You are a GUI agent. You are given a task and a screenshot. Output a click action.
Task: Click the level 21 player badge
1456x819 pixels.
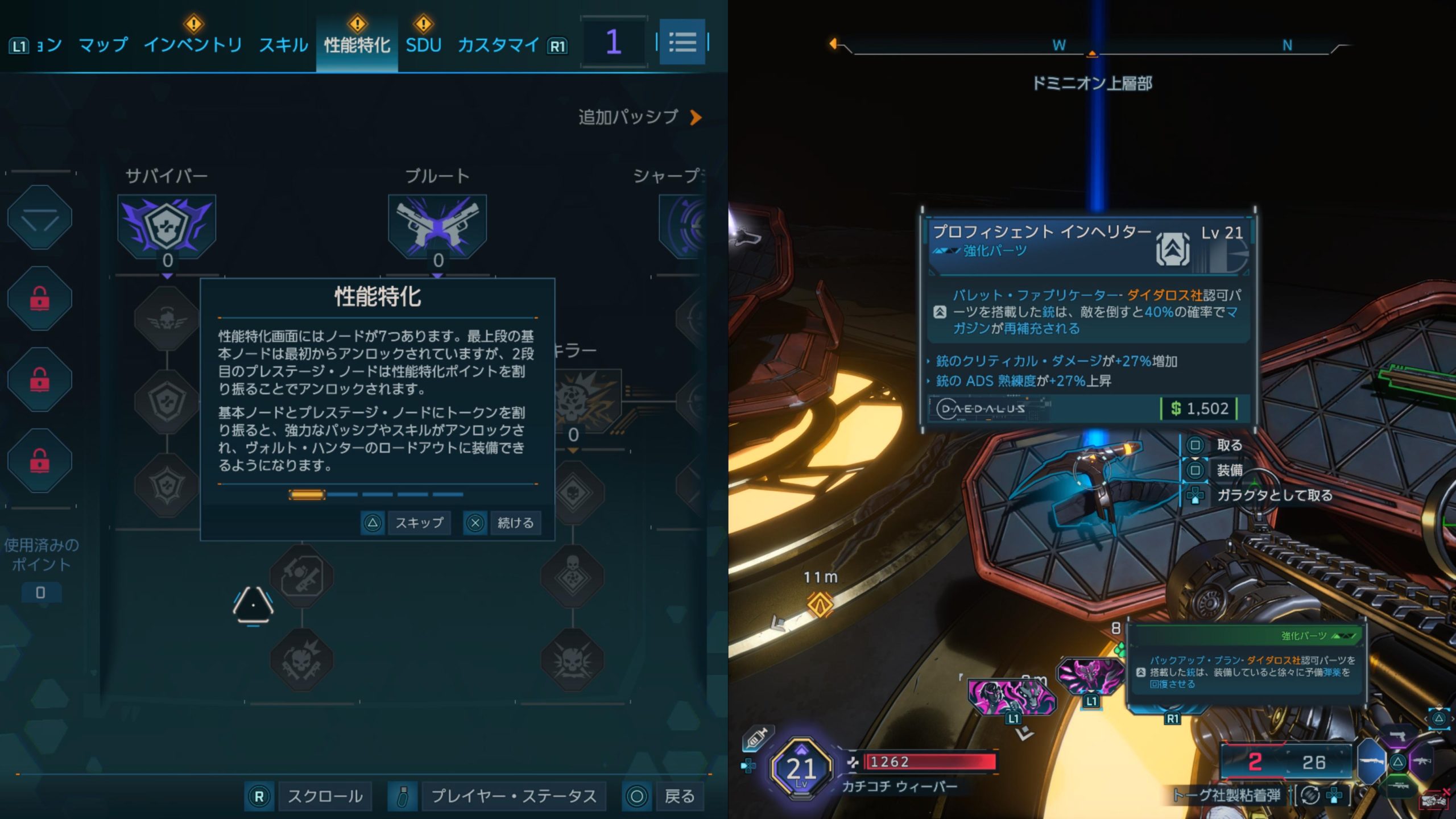(801, 769)
